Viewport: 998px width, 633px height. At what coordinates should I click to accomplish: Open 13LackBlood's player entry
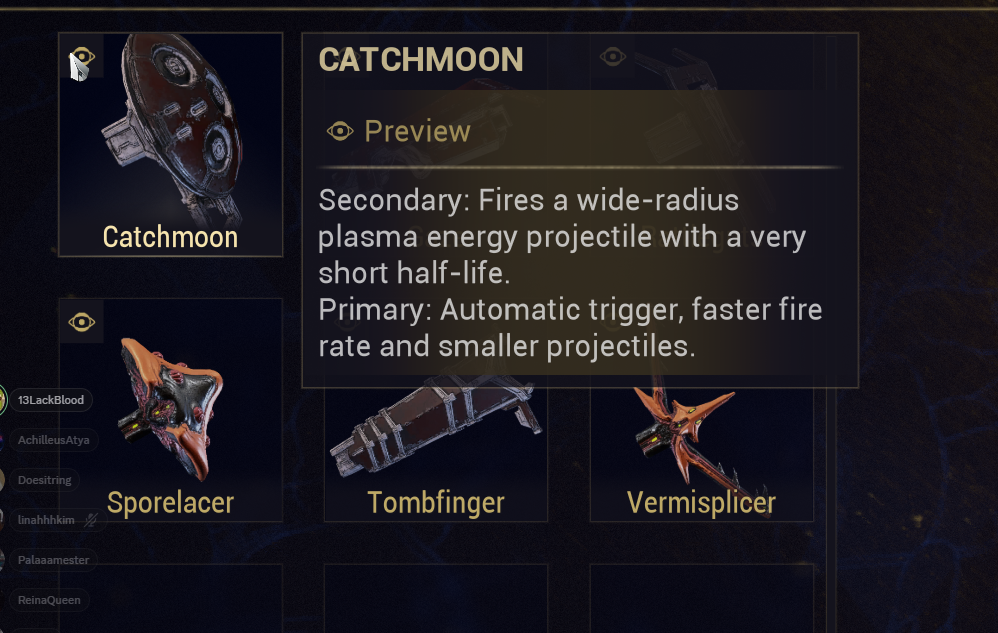(52, 401)
